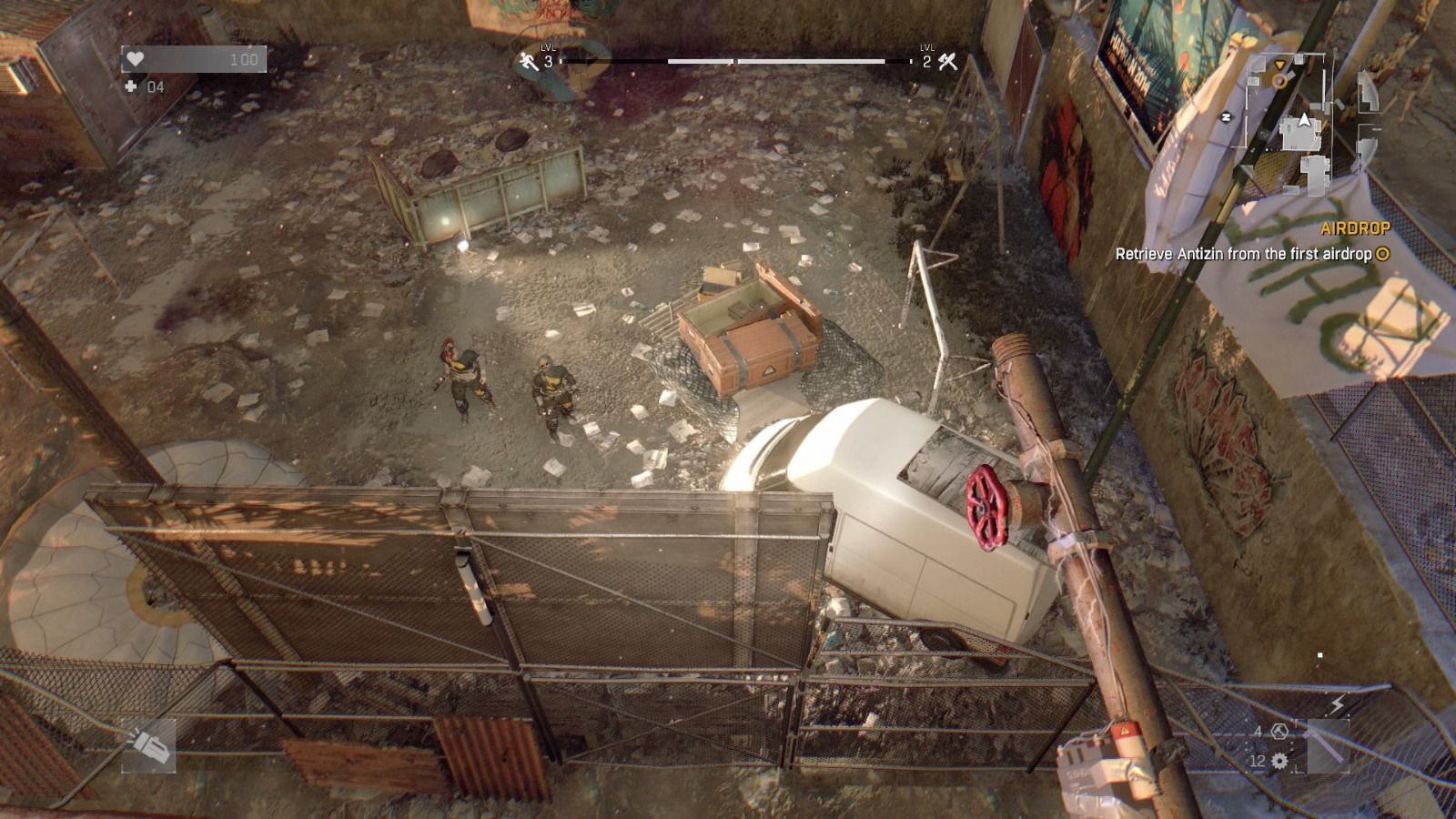The width and height of the screenshot is (1456, 819).
Task: Click the lightning bolt status icon
Action: [1337, 704]
